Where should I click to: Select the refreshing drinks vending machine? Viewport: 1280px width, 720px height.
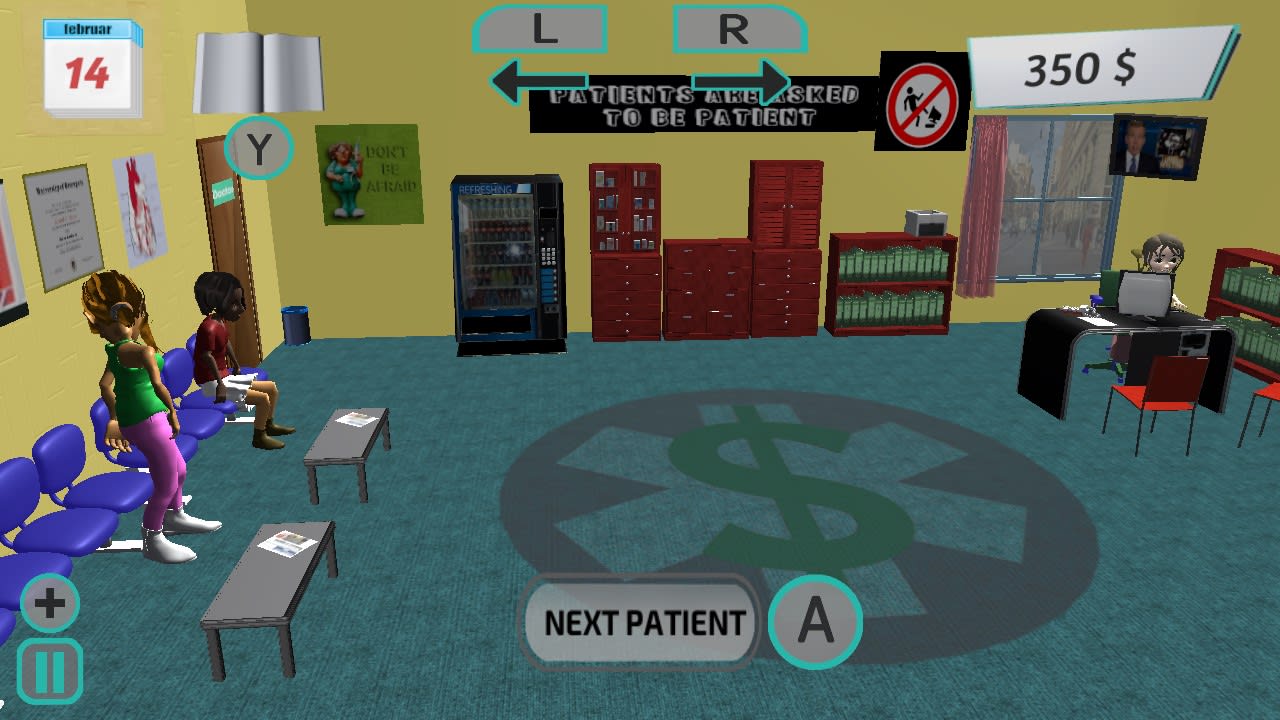(508, 255)
